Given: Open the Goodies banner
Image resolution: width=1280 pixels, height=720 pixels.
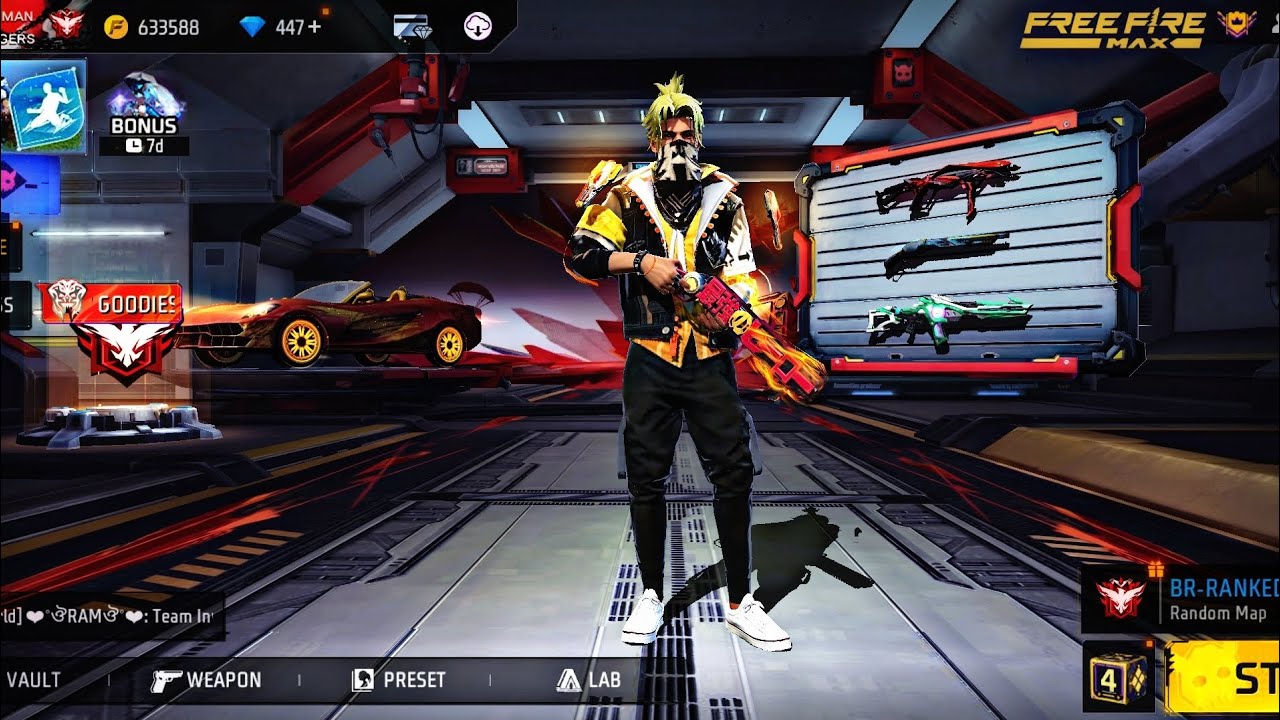Looking at the screenshot, I should 110,305.
